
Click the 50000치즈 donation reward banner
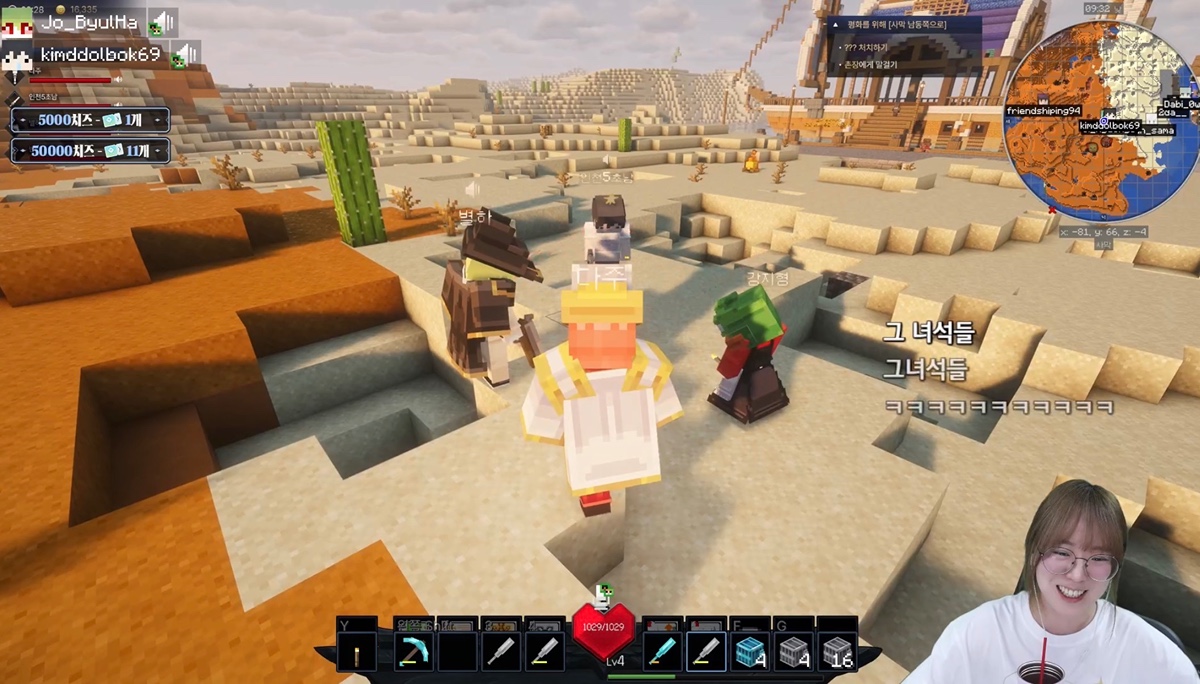click(x=89, y=151)
